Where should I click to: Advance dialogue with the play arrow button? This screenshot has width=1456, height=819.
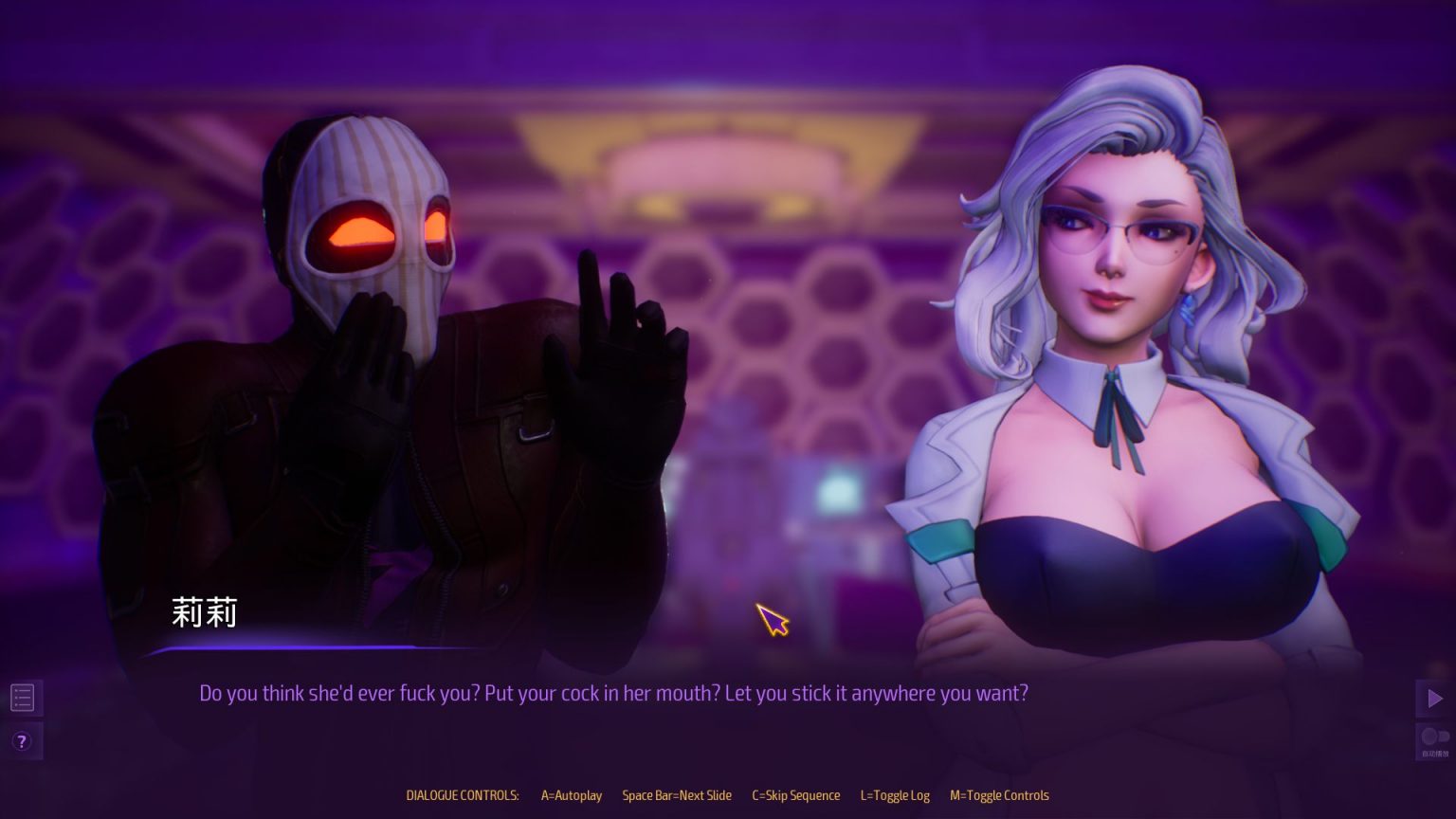1434,699
